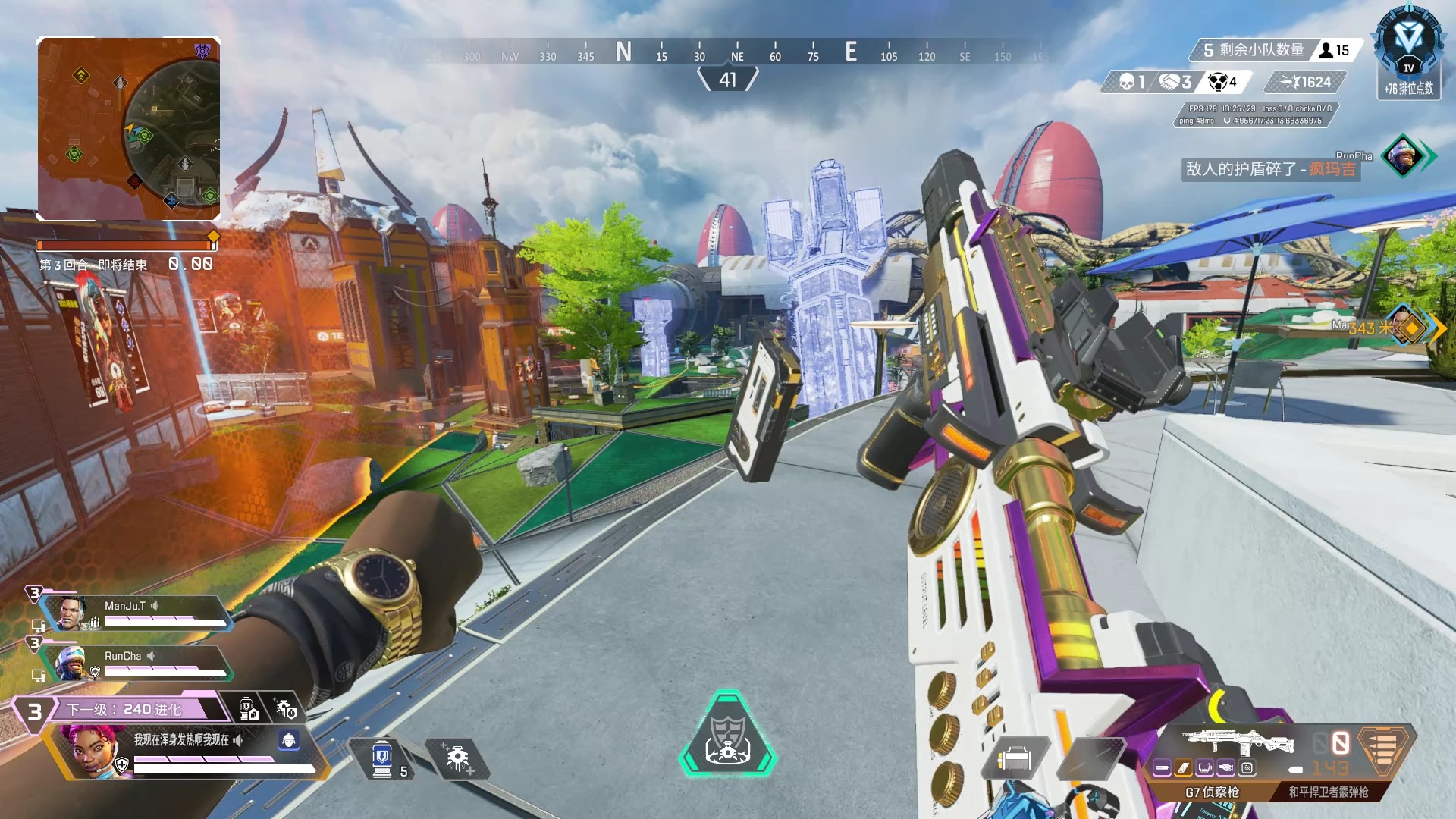Viewport: 1456px width, 819px height.
Task: Mute RunCha's voice speaker icon
Action: [x=151, y=657]
